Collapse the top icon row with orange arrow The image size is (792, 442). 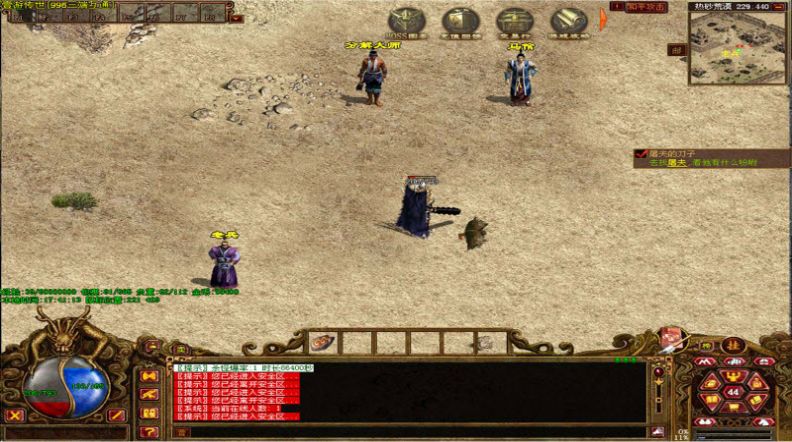(603, 19)
